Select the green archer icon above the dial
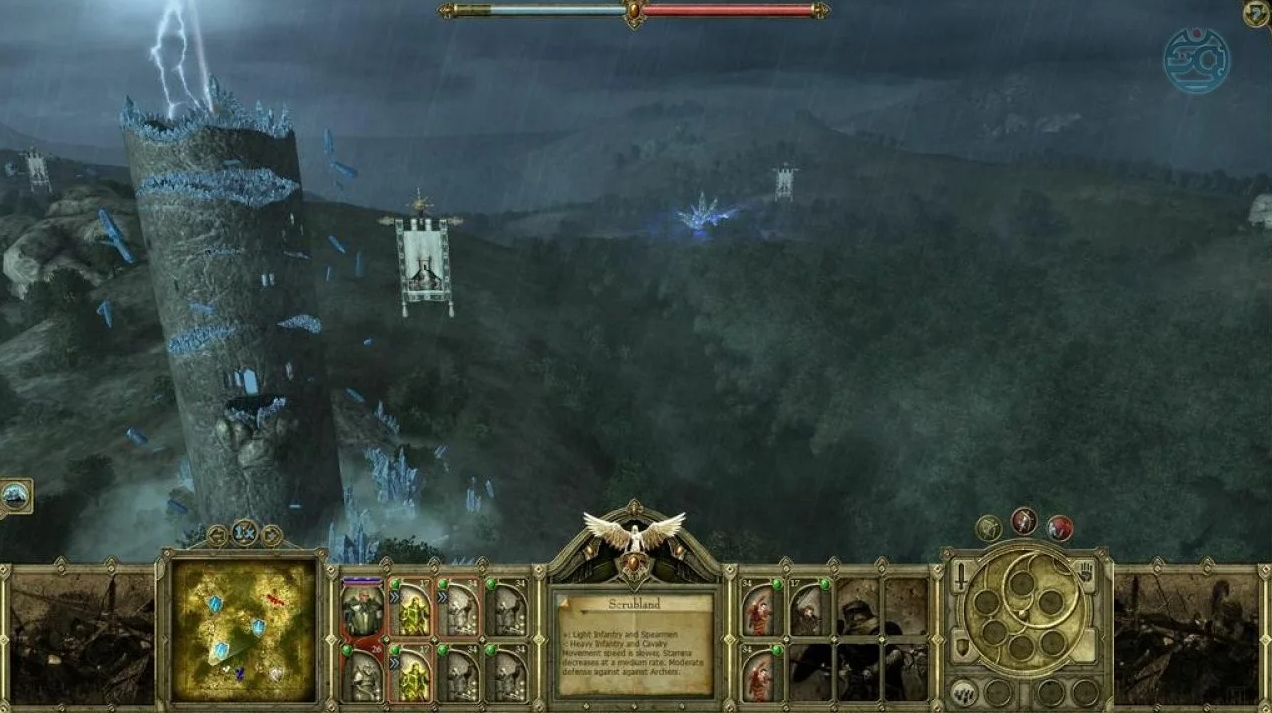 pos(988,527)
